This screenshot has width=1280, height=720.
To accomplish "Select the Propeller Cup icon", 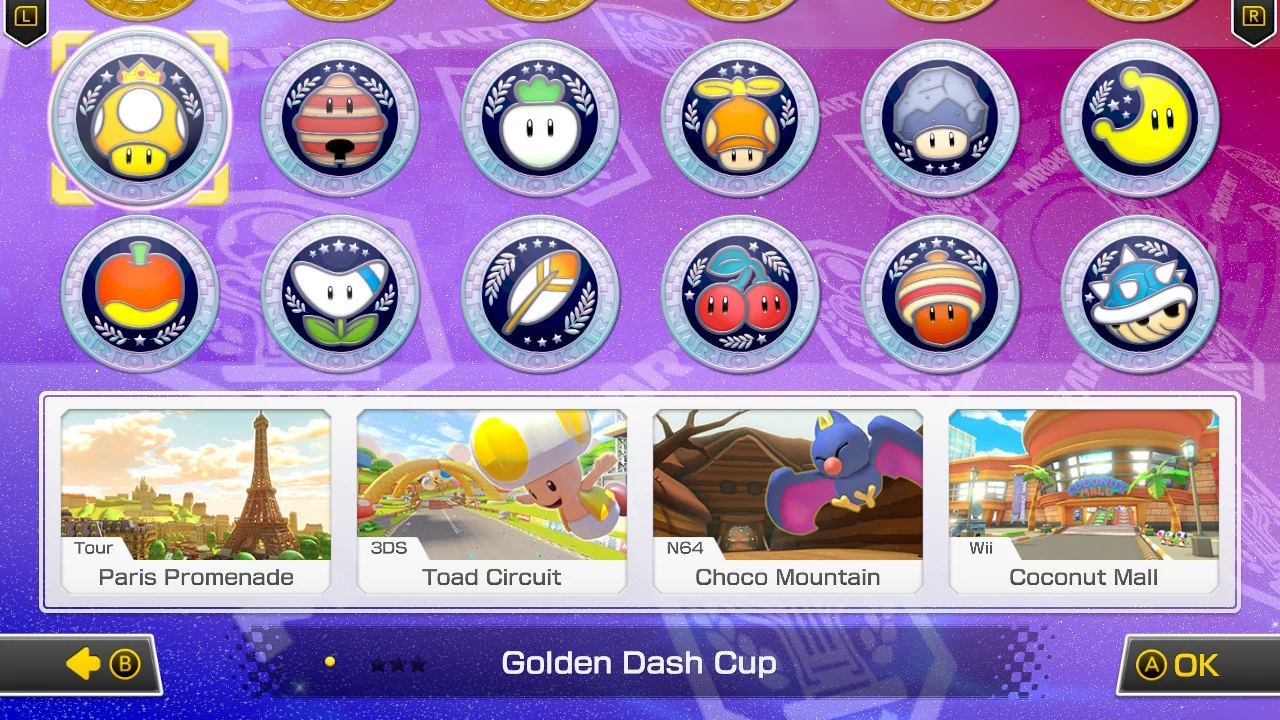I will point(740,117).
